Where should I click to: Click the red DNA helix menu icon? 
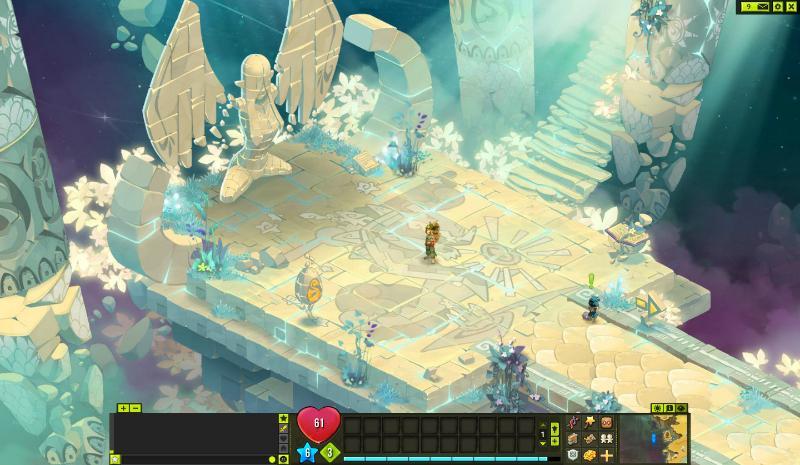click(573, 421)
